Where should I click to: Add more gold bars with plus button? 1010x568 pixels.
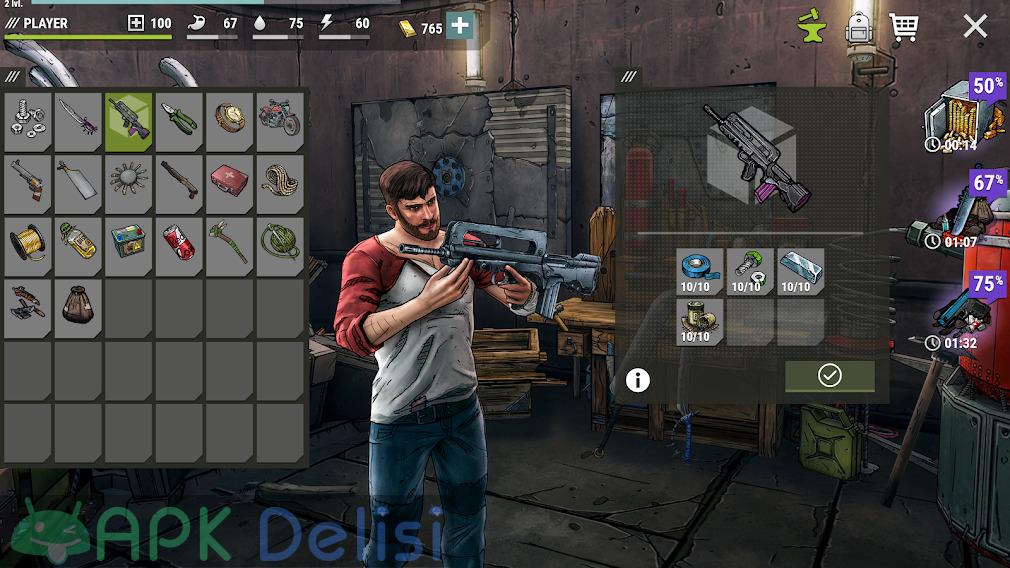click(459, 27)
